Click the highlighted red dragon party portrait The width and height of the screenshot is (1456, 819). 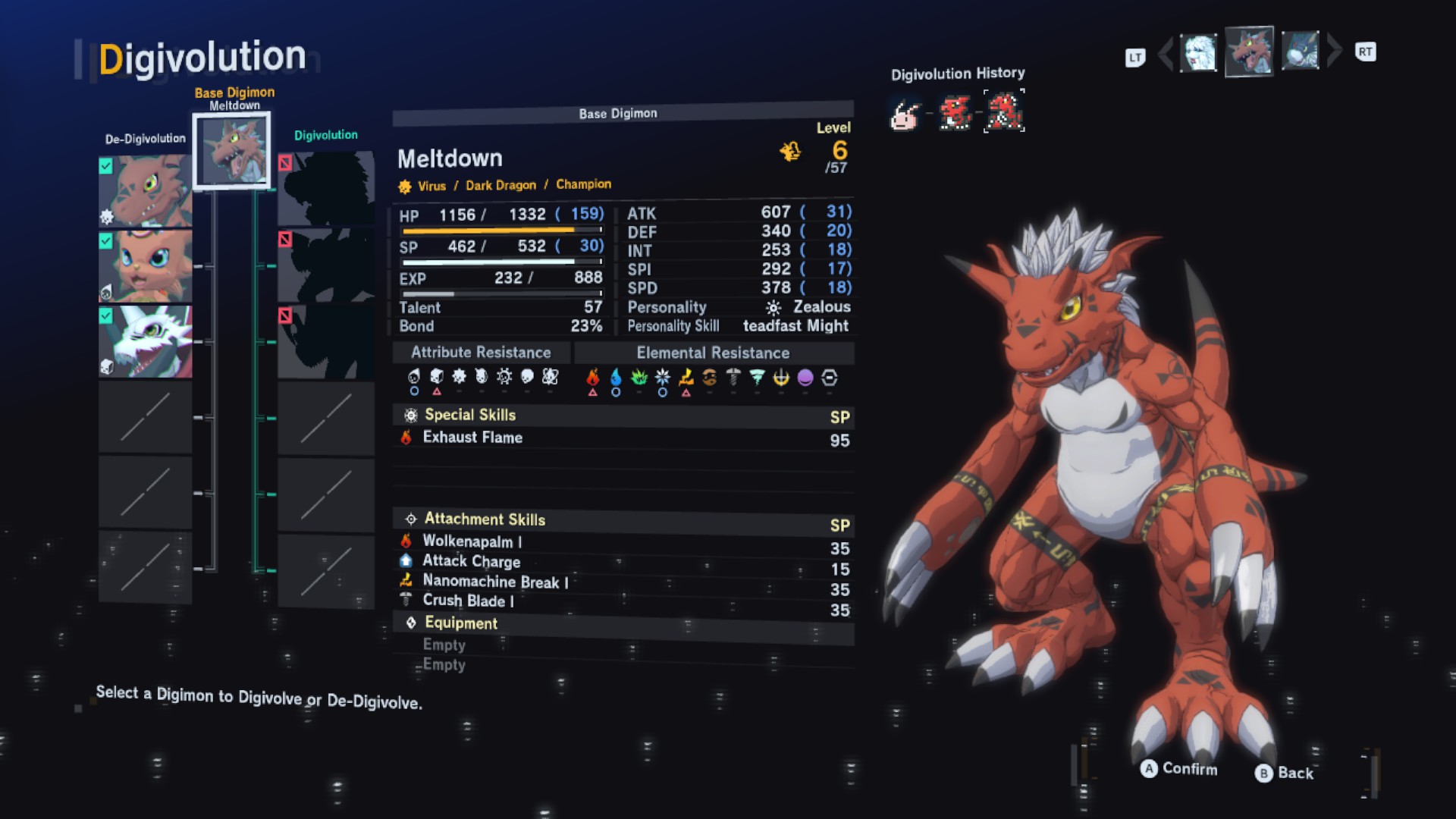tap(1249, 52)
